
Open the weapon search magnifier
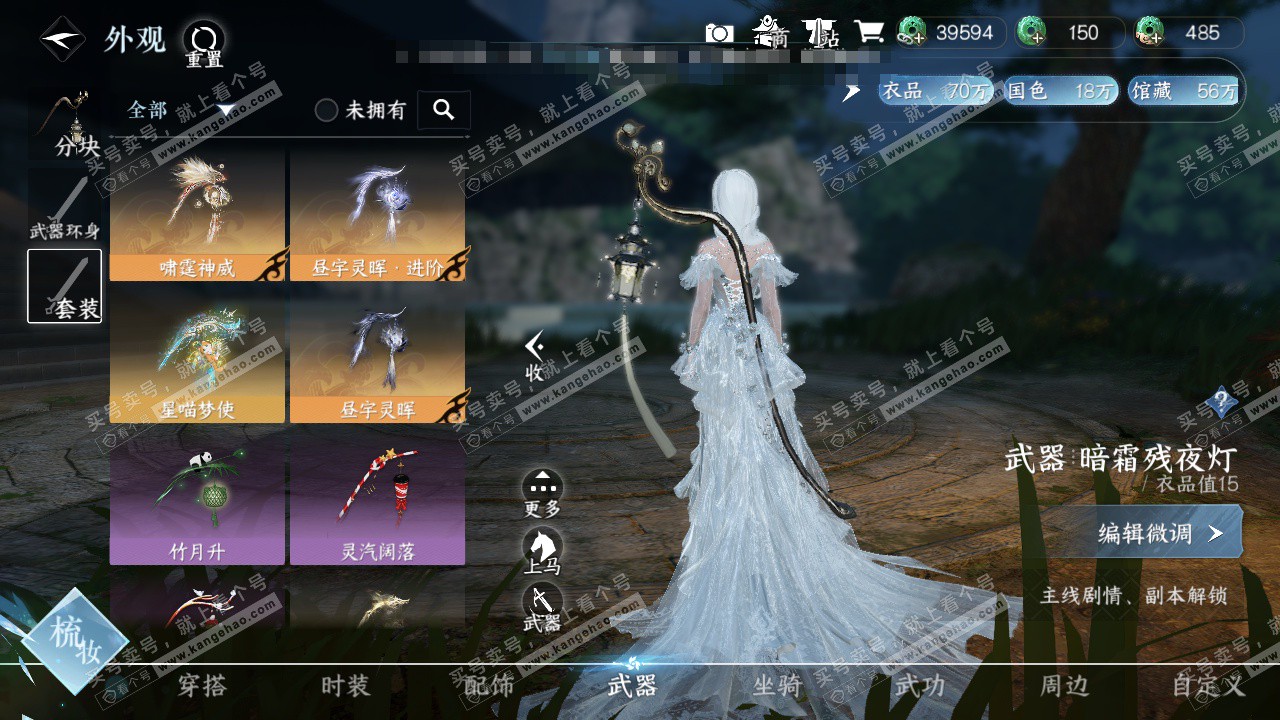tap(444, 110)
